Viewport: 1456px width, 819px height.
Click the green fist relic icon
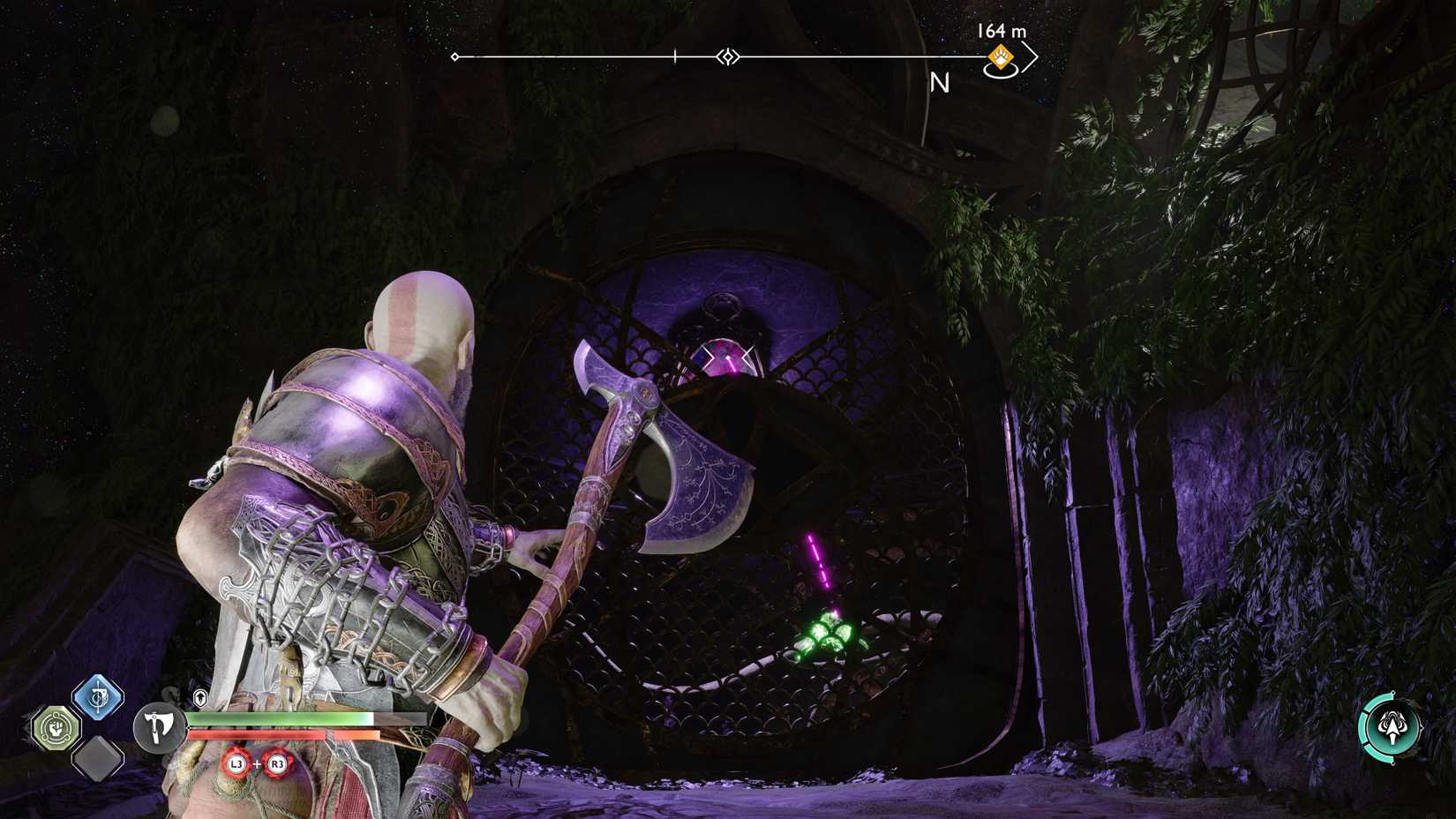click(56, 726)
